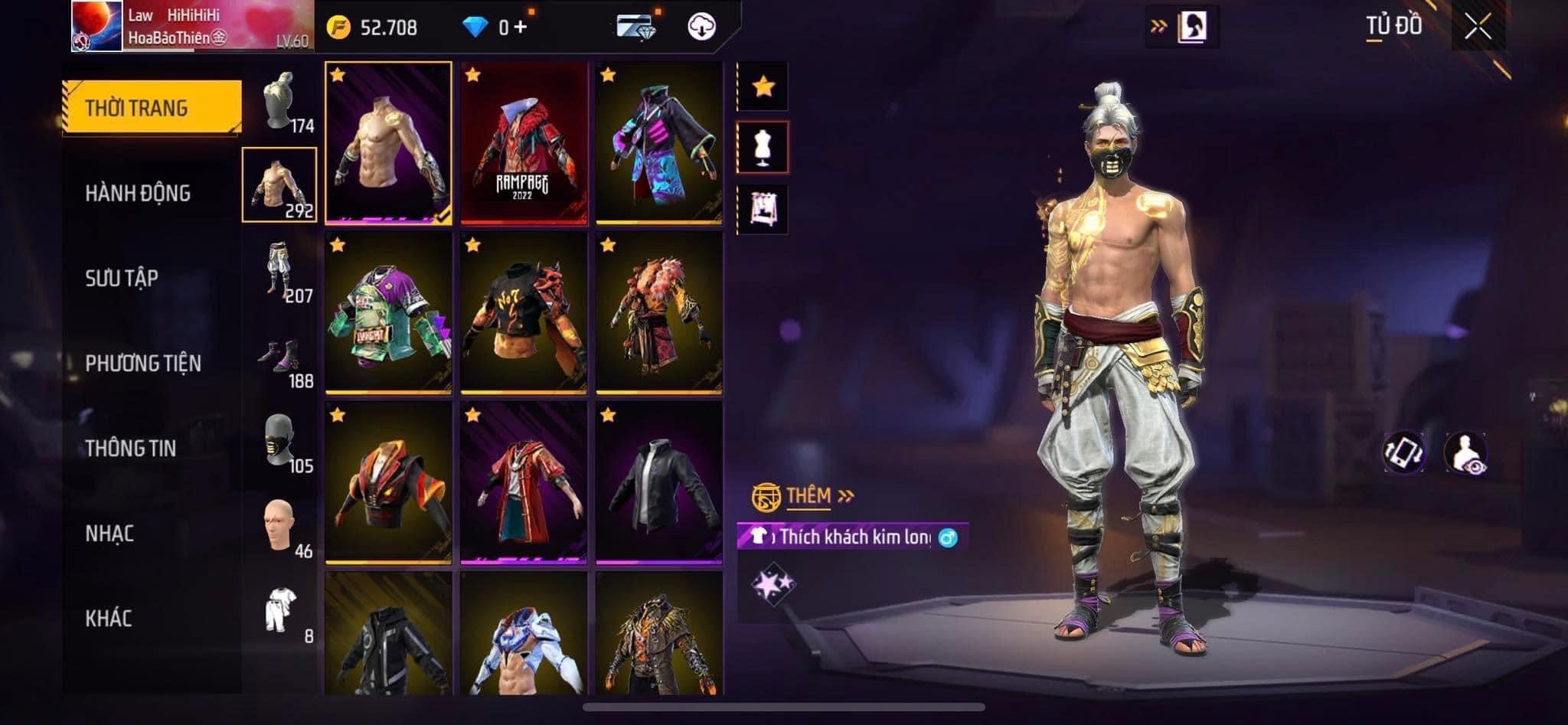Choose the RAMPAGE 2022 jacket

tap(524, 143)
